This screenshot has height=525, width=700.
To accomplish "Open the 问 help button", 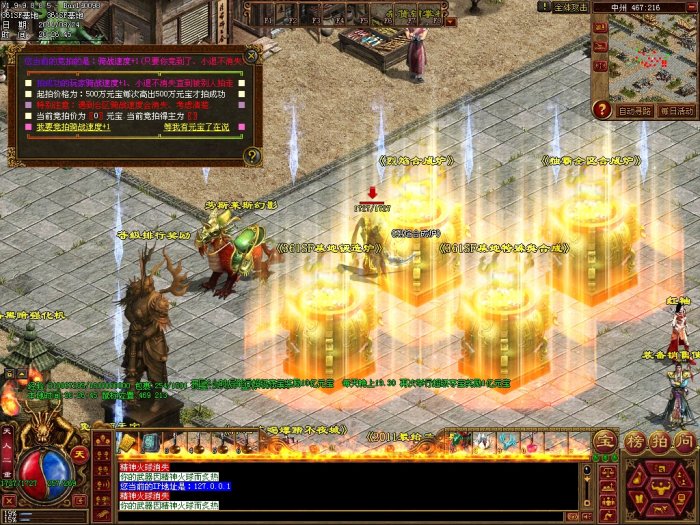I will [684, 441].
